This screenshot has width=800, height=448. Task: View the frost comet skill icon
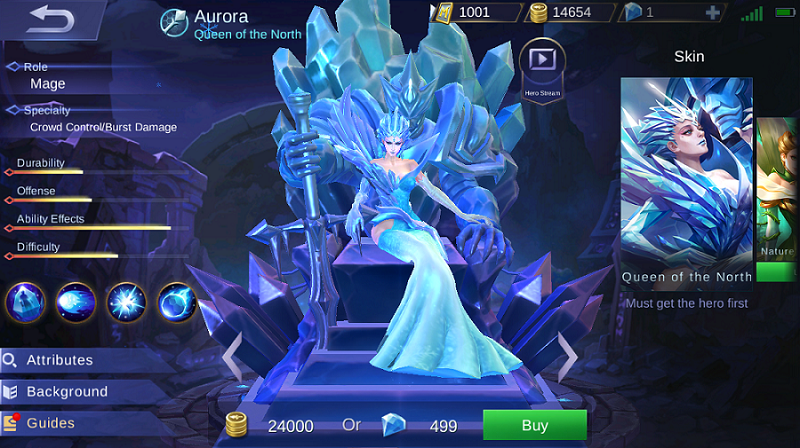click(x=76, y=301)
